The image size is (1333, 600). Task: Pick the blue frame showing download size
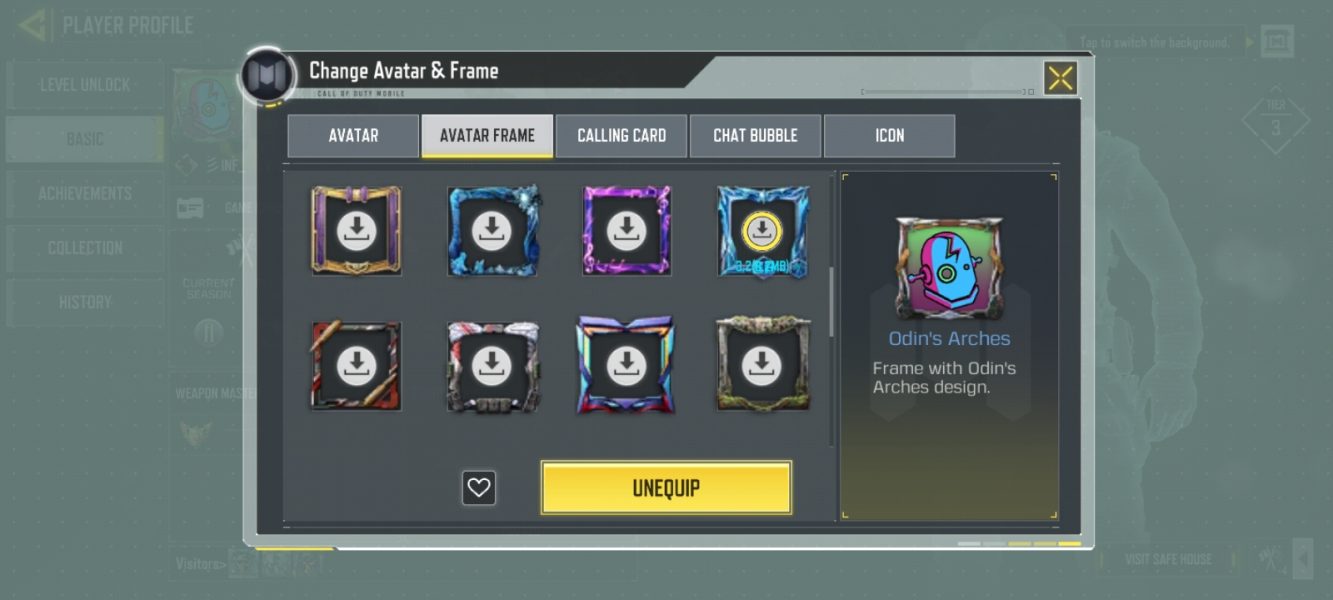coord(762,232)
